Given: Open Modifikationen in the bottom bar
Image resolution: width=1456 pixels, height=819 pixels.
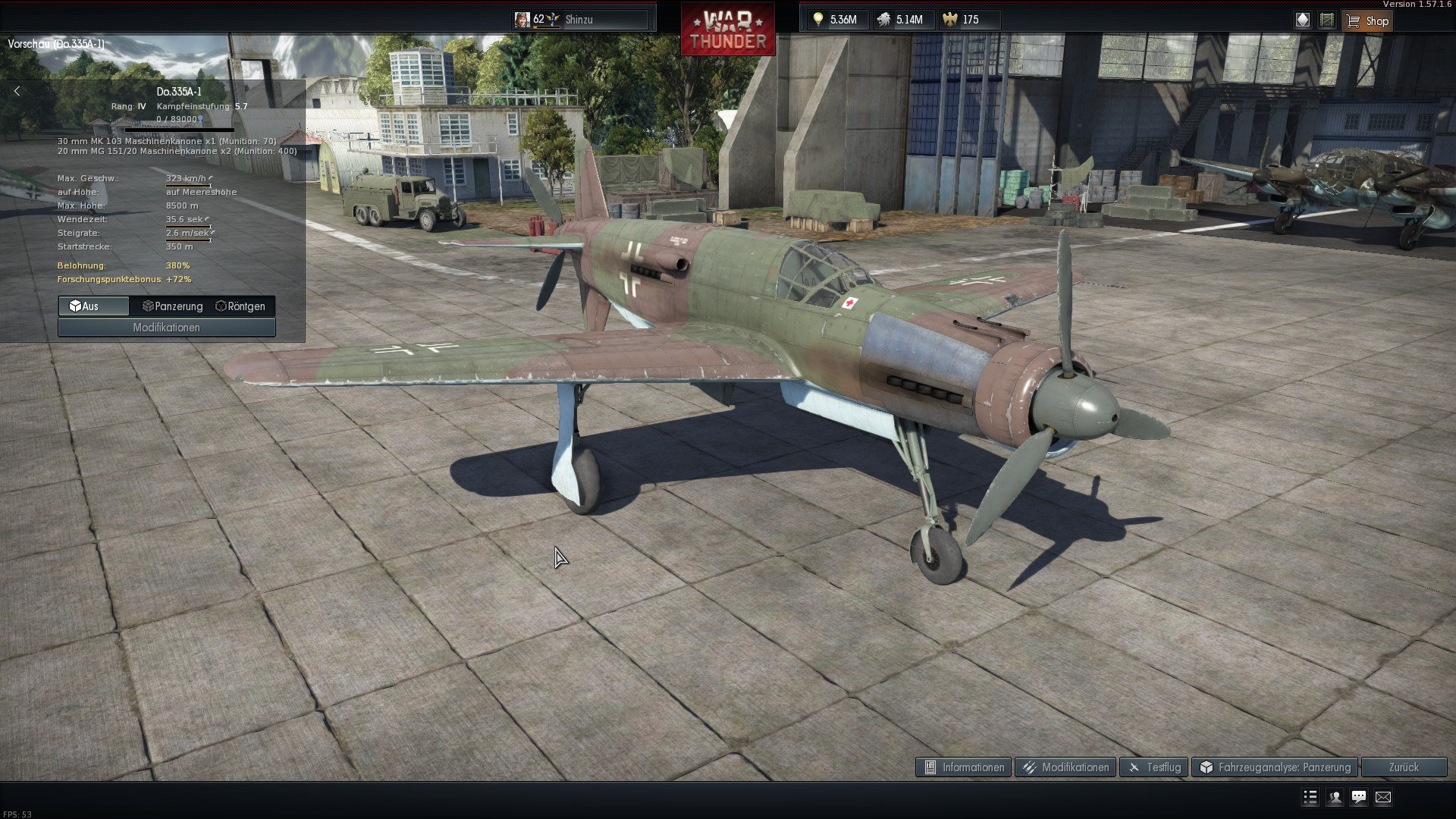Looking at the screenshot, I should (1065, 767).
